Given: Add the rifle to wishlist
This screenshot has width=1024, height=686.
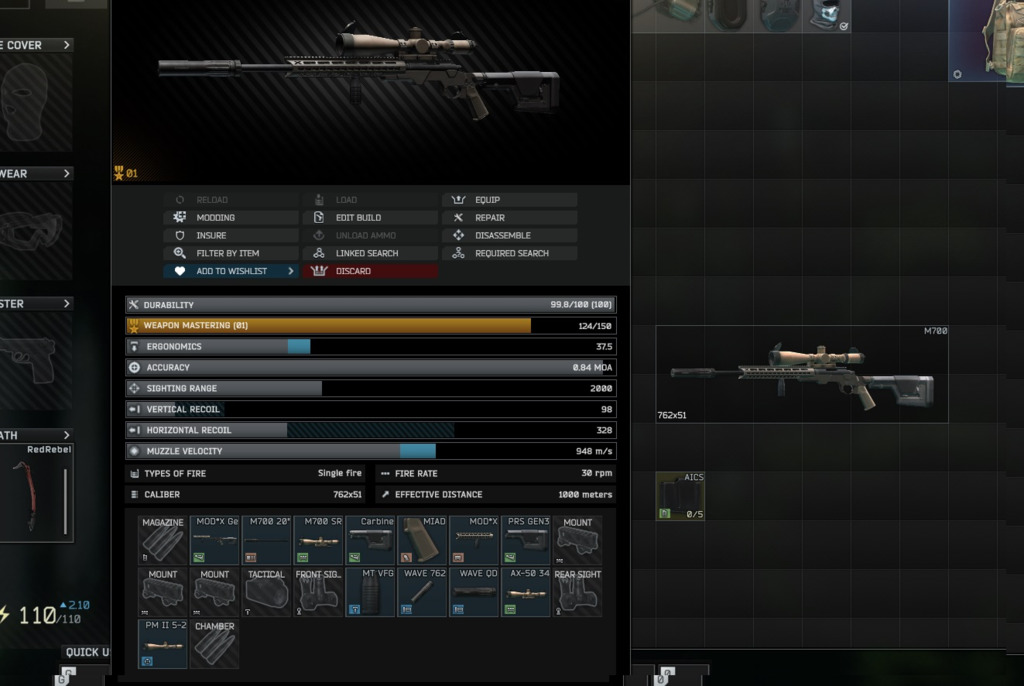Looking at the screenshot, I should tap(230, 272).
